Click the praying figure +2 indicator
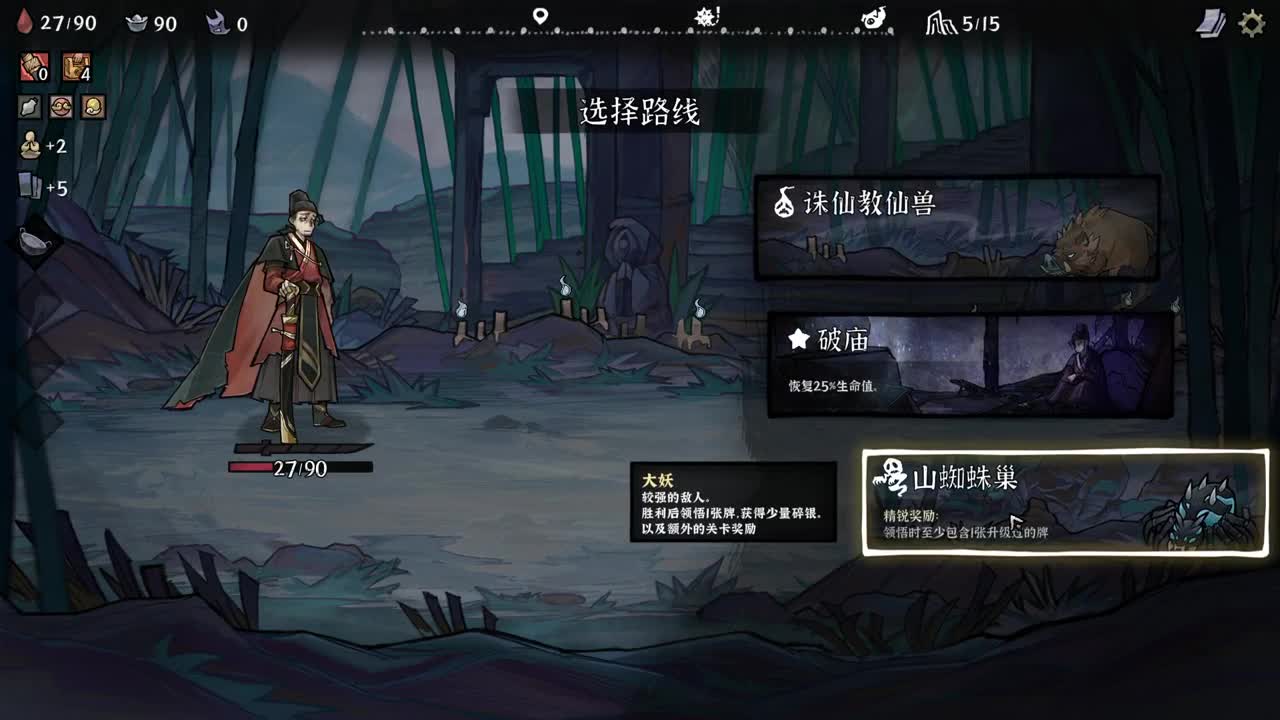The image size is (1280, 720). (x=28, y=145)
